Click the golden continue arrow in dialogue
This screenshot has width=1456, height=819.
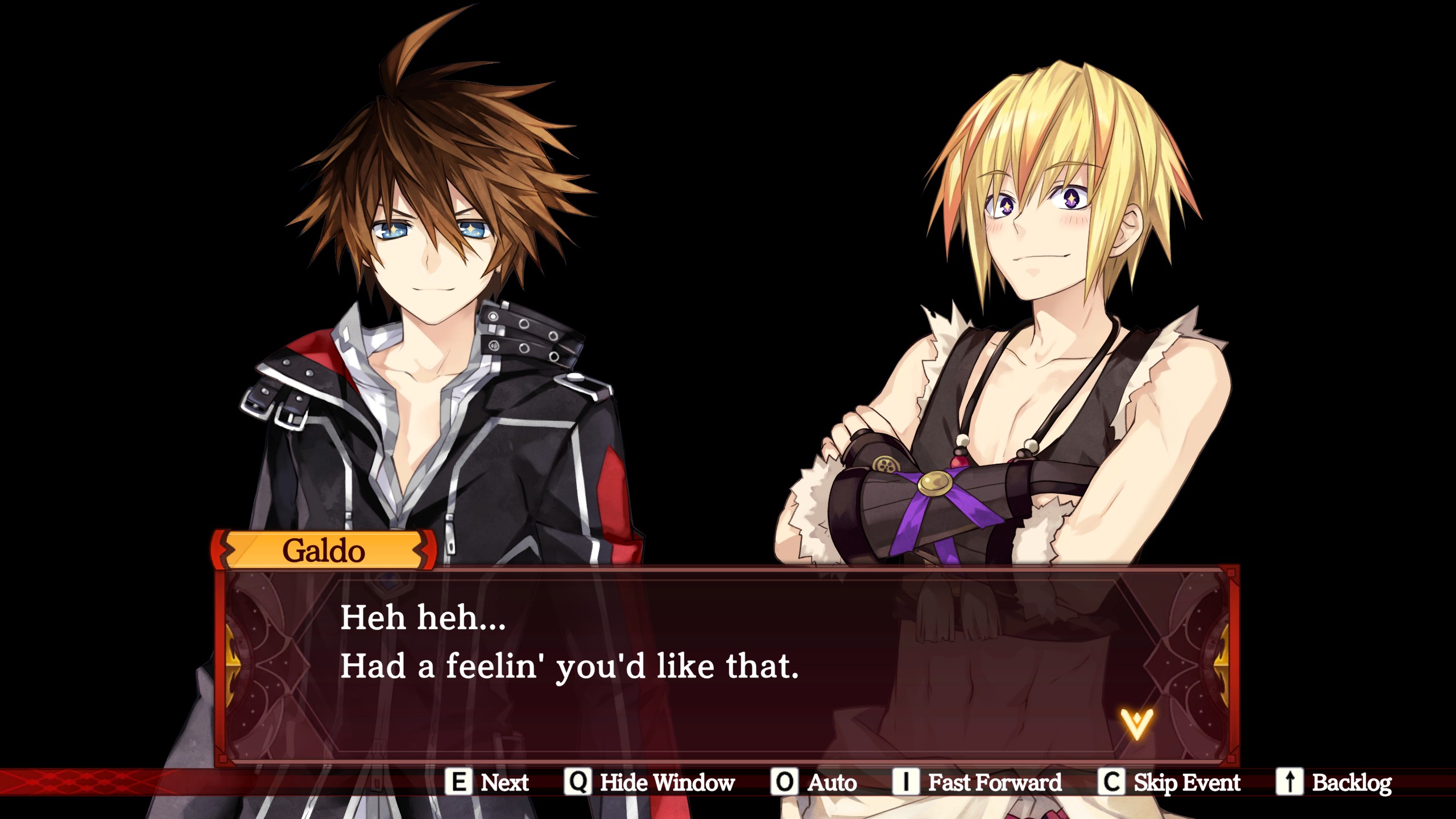(x=1136, y=723)
